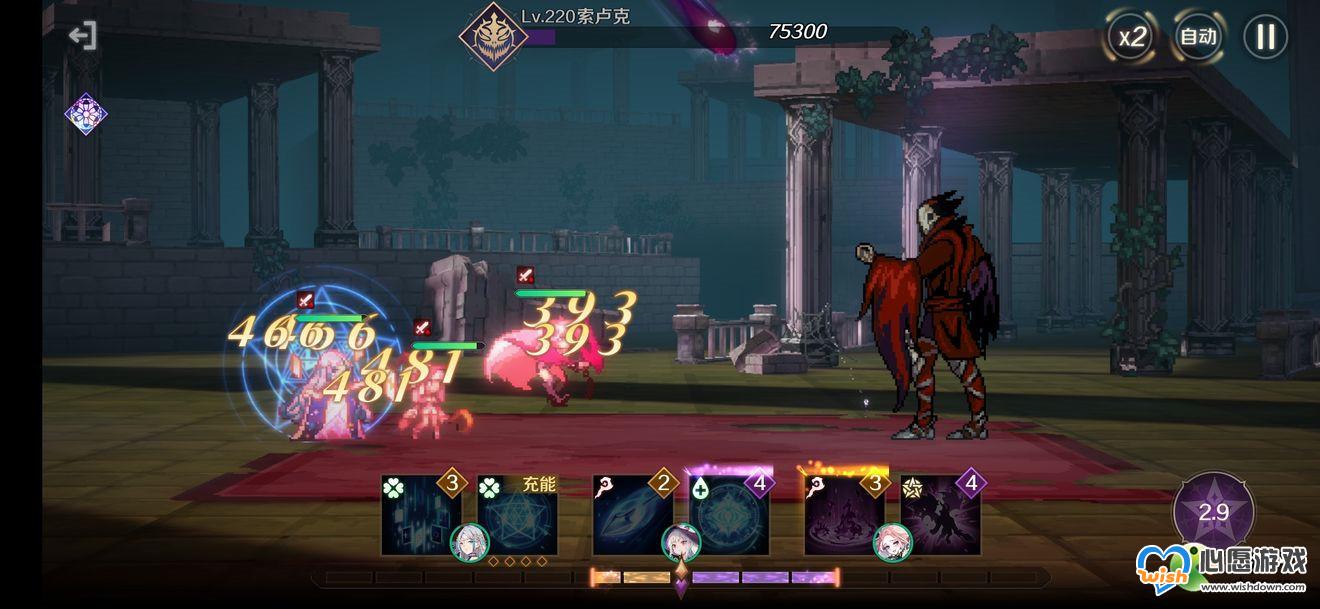Cast the dark summoning circle skill costing 3
1320x609 pixels.
[844, 515]
